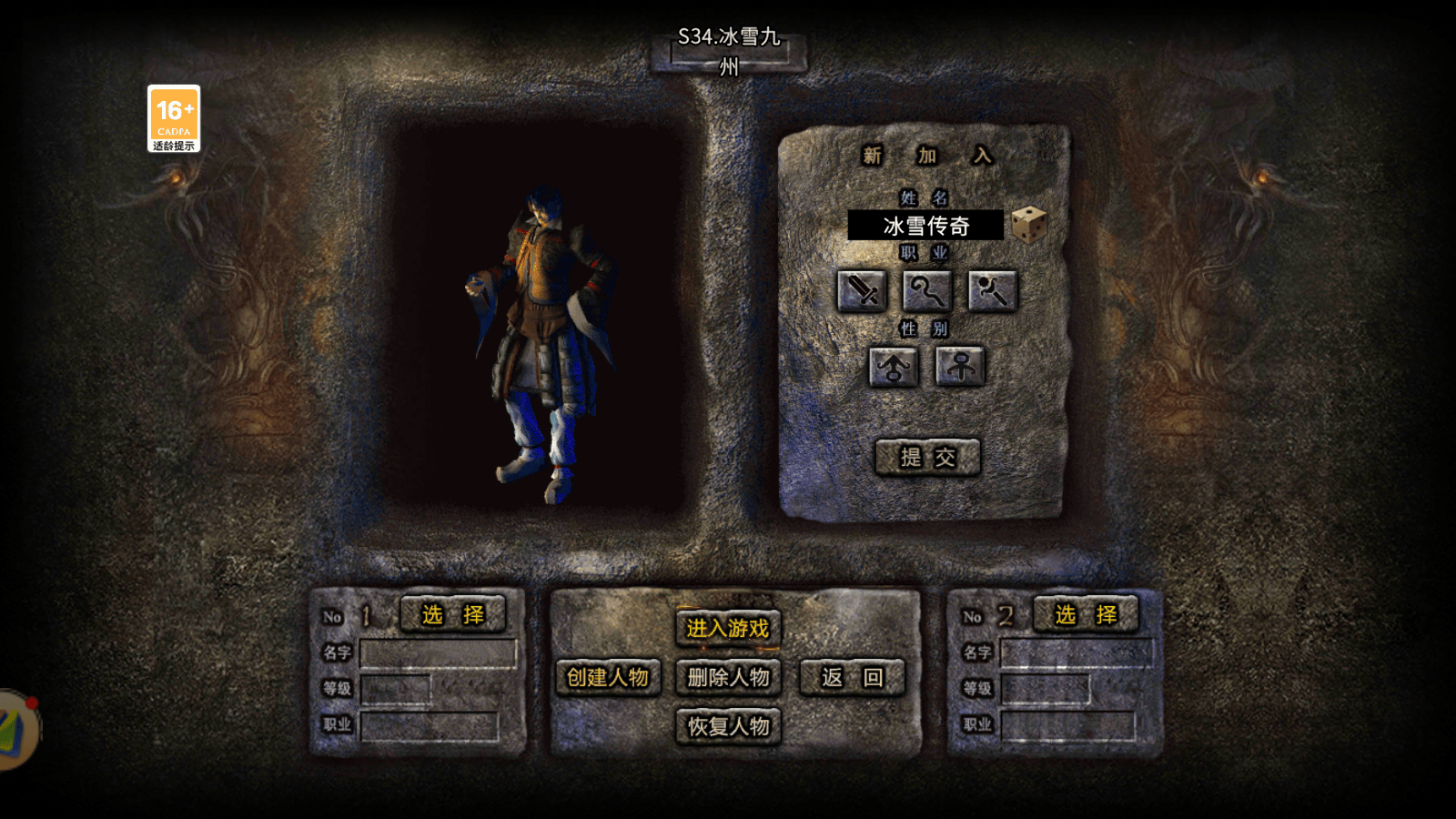Pick the third class icon, the Taoist
The height and width of the screenshot is (819, 1456).
pyautogui.click(x=992, y=291)
